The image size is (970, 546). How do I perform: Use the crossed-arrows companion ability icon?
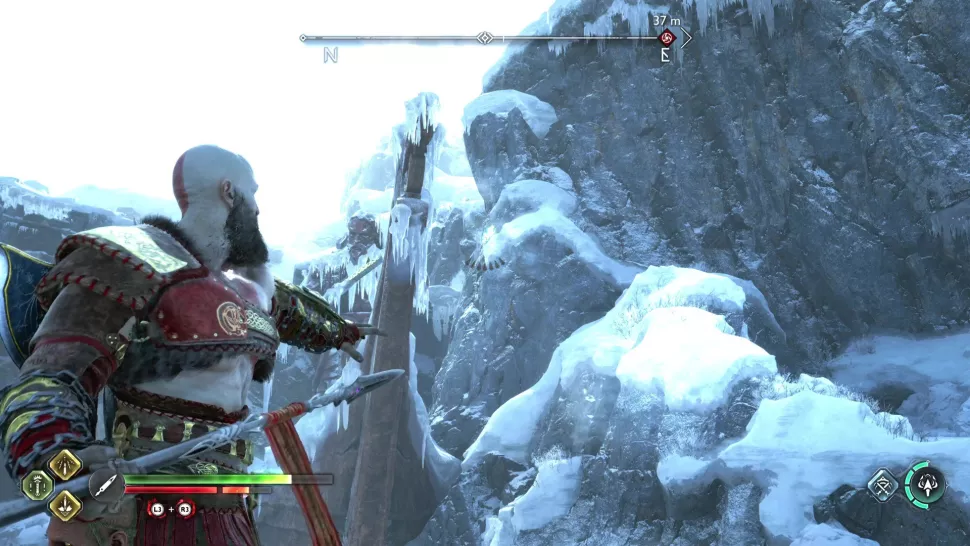tap(882, 486)
